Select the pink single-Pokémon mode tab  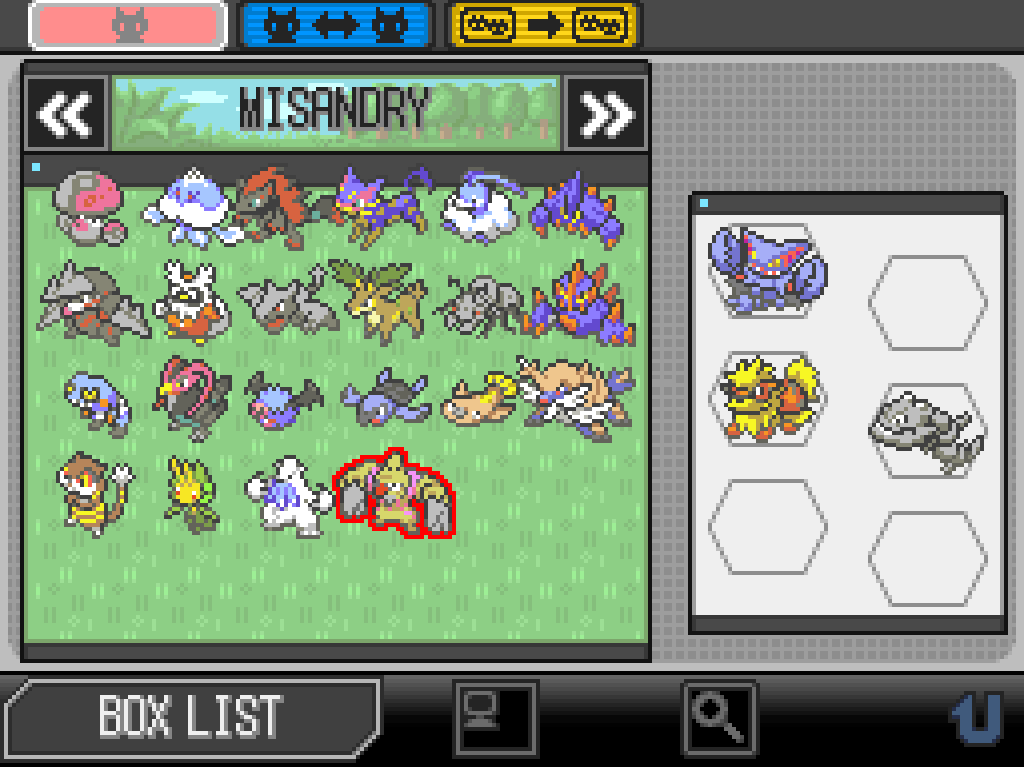point(128,26)
